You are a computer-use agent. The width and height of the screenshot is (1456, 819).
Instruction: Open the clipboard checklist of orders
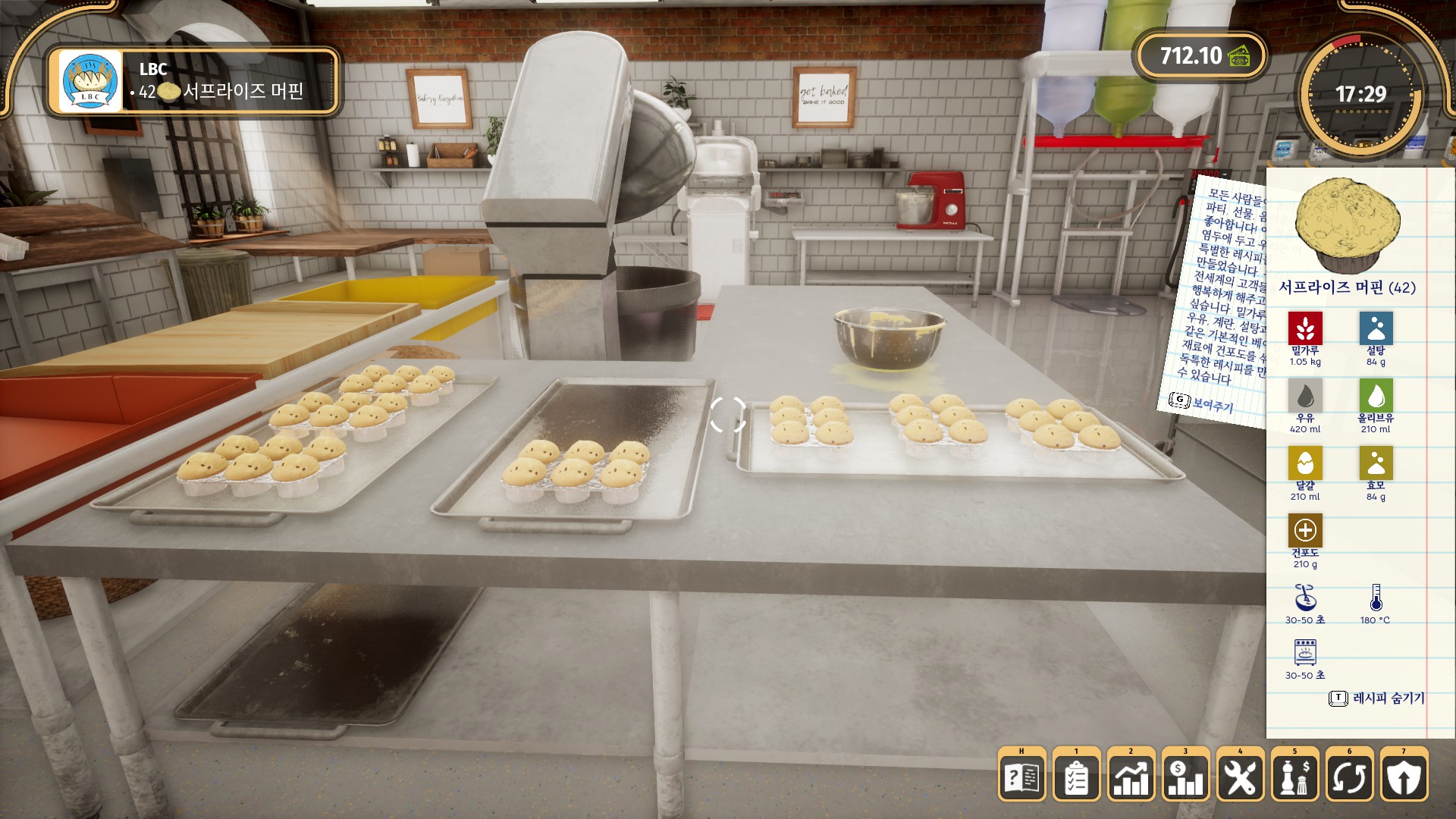[x=1076, y=776]
